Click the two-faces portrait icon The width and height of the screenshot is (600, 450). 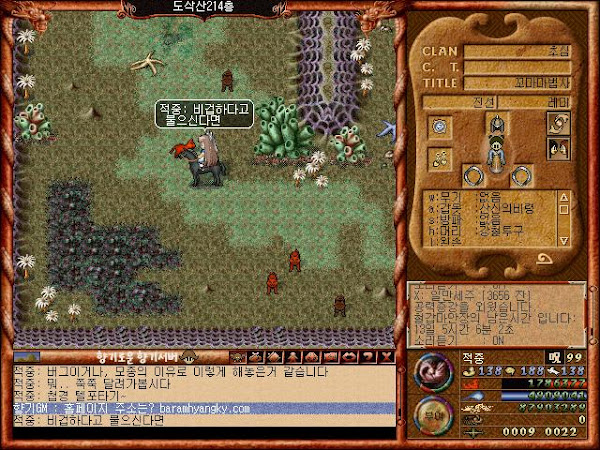tap(558, 150)
